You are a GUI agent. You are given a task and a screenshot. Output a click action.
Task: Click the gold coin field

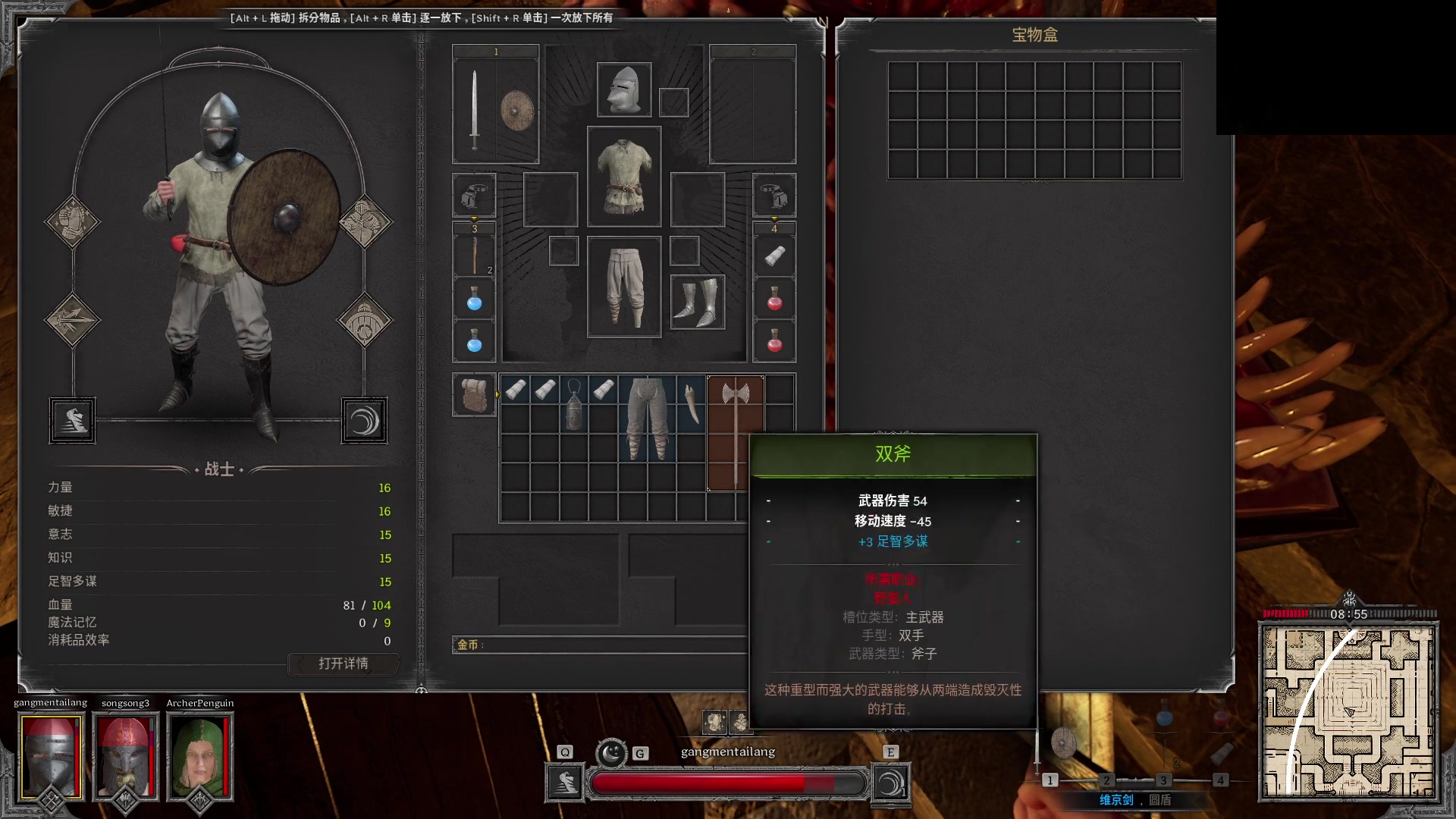(599, 645)
